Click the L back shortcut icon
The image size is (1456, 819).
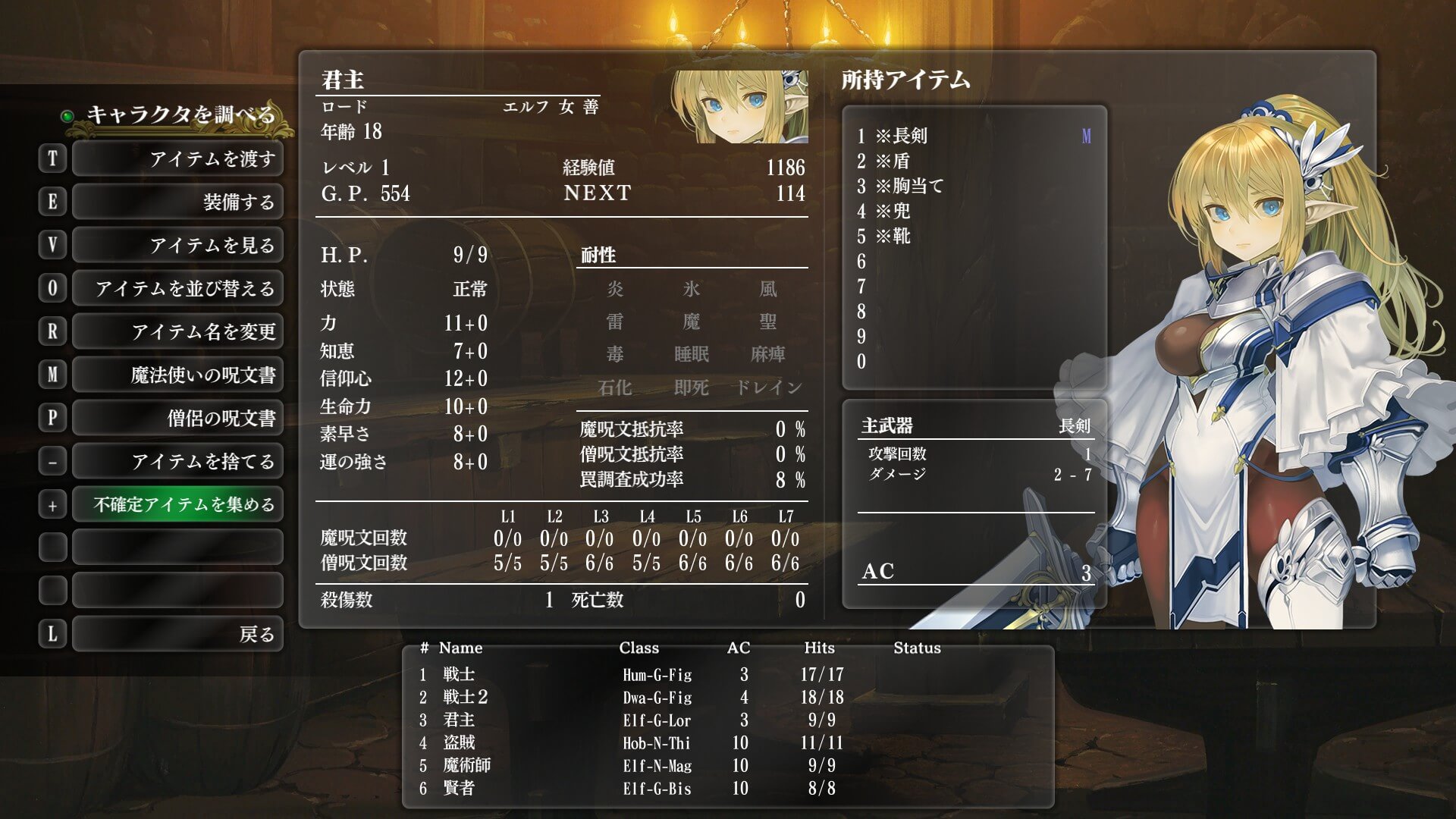click(x=52, y=633)
